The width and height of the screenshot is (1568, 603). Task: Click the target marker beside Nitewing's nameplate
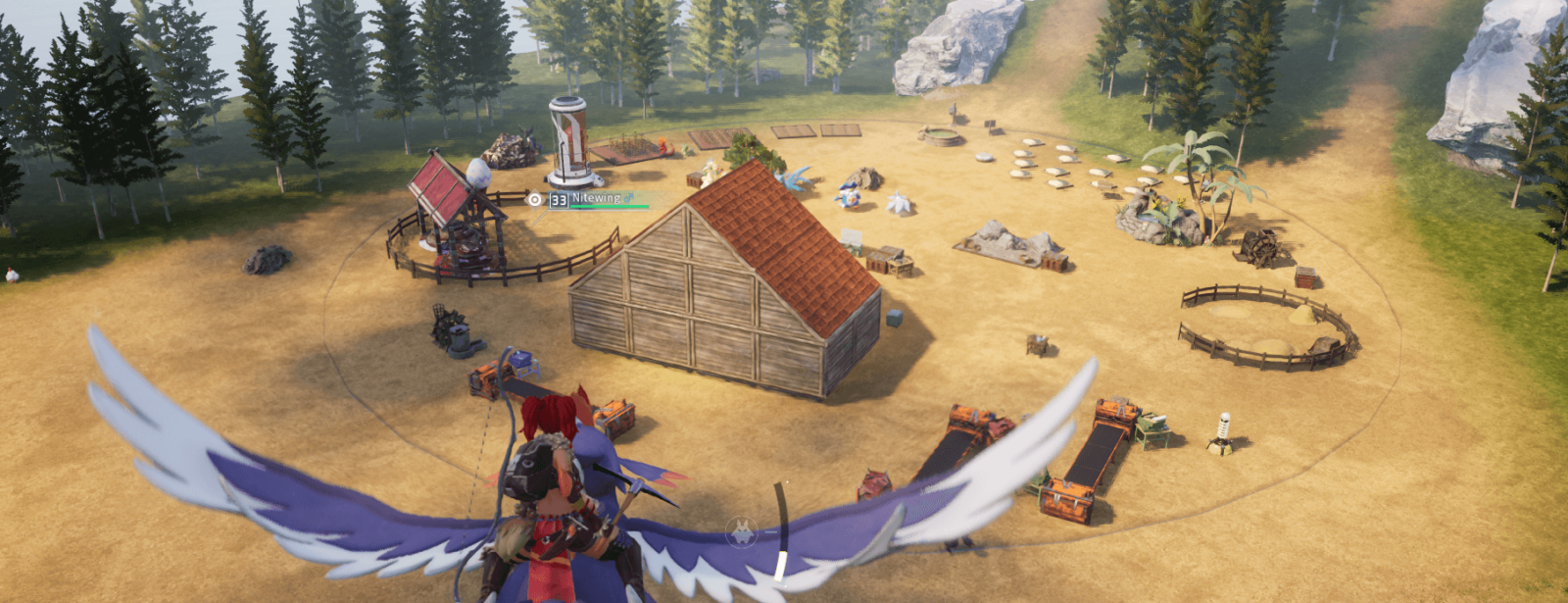[534, 199]
